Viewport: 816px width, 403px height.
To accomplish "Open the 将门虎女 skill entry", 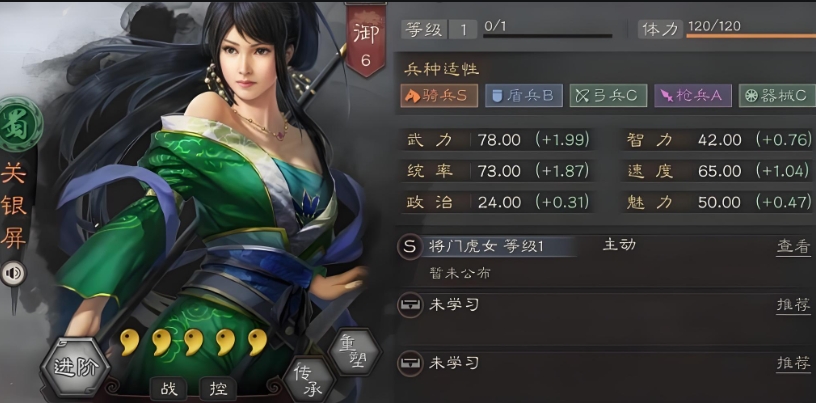I will (x=486, y=246).
